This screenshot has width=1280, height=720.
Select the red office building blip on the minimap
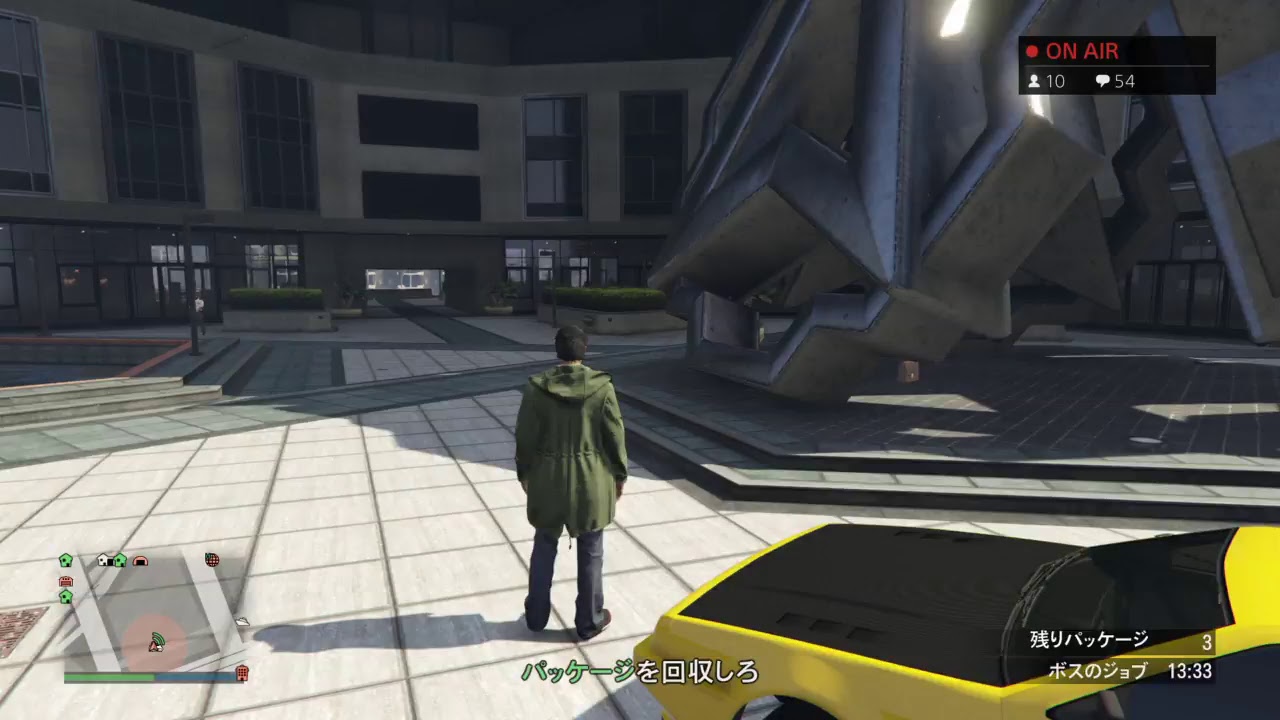(241, 671)
